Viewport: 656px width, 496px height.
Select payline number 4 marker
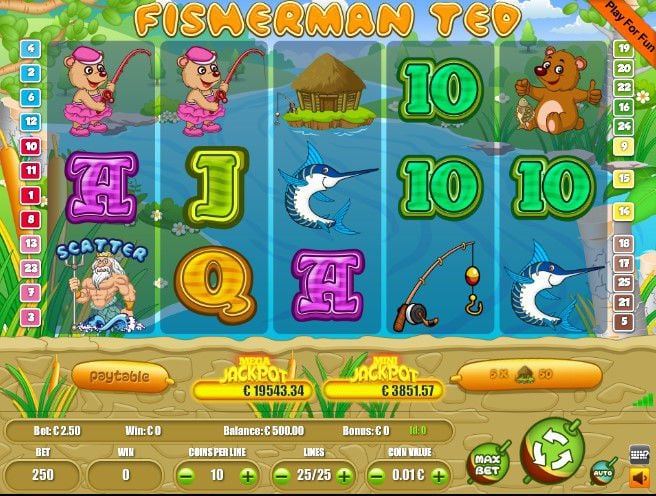[x=30, y=48]
